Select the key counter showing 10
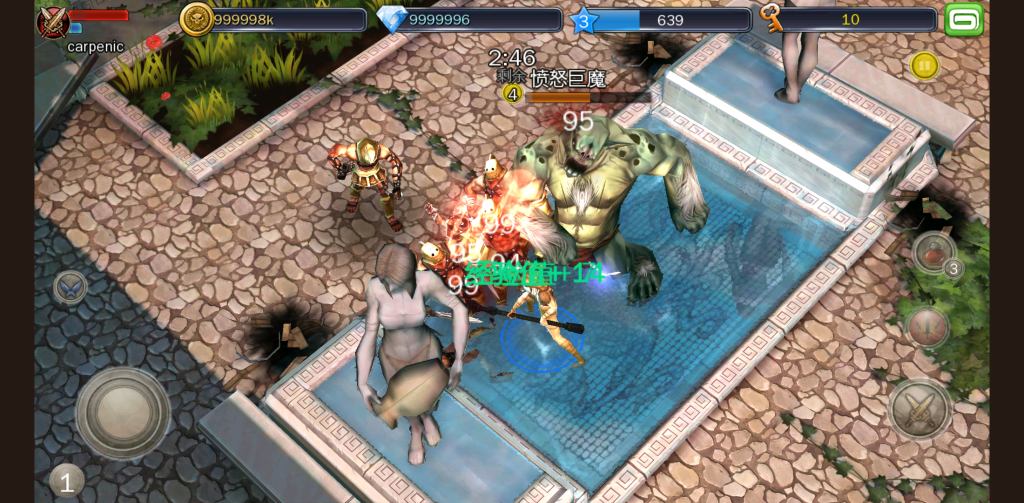 [848, 20]
